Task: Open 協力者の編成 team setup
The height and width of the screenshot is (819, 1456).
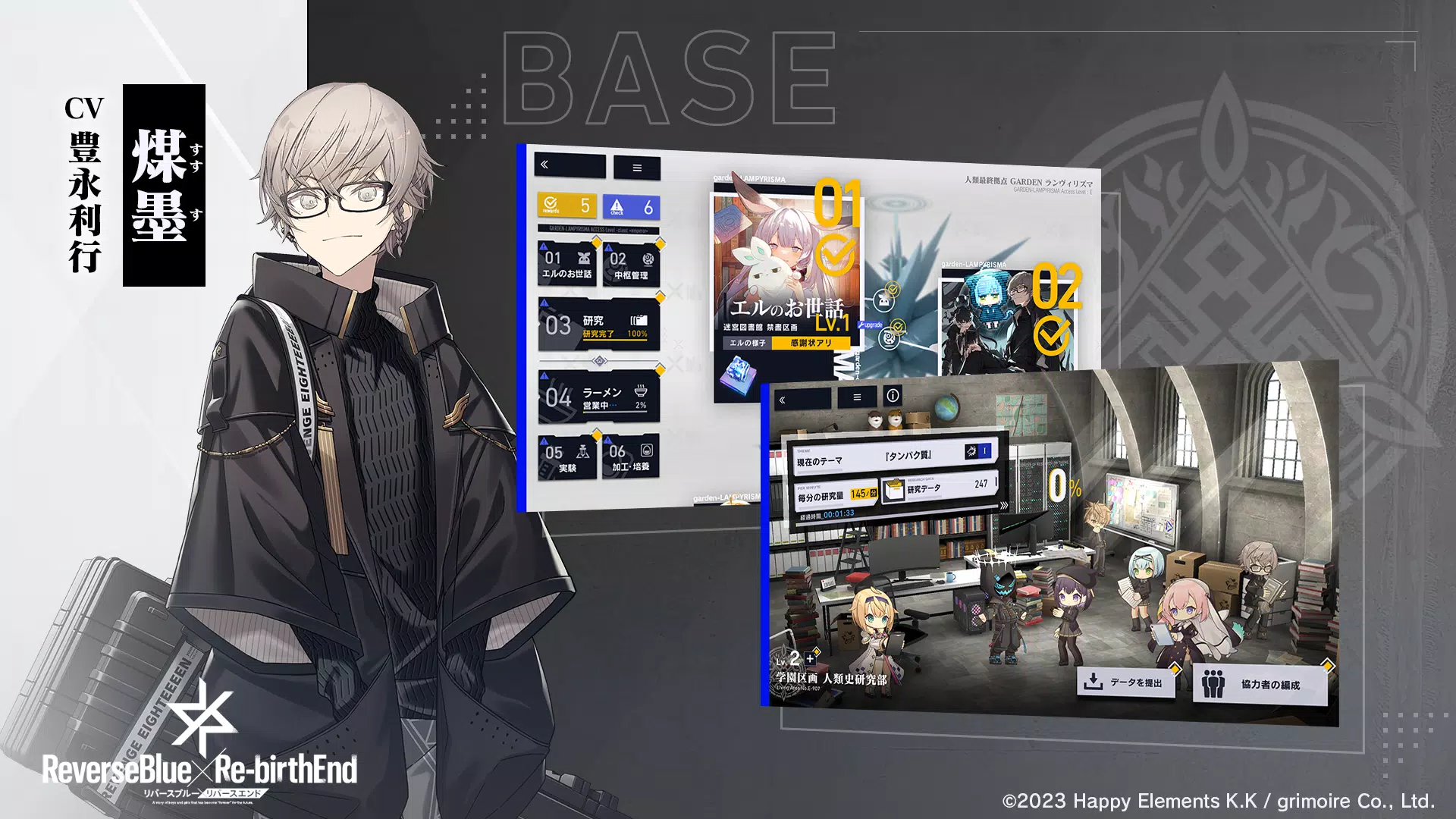Action: (1260, 684)
